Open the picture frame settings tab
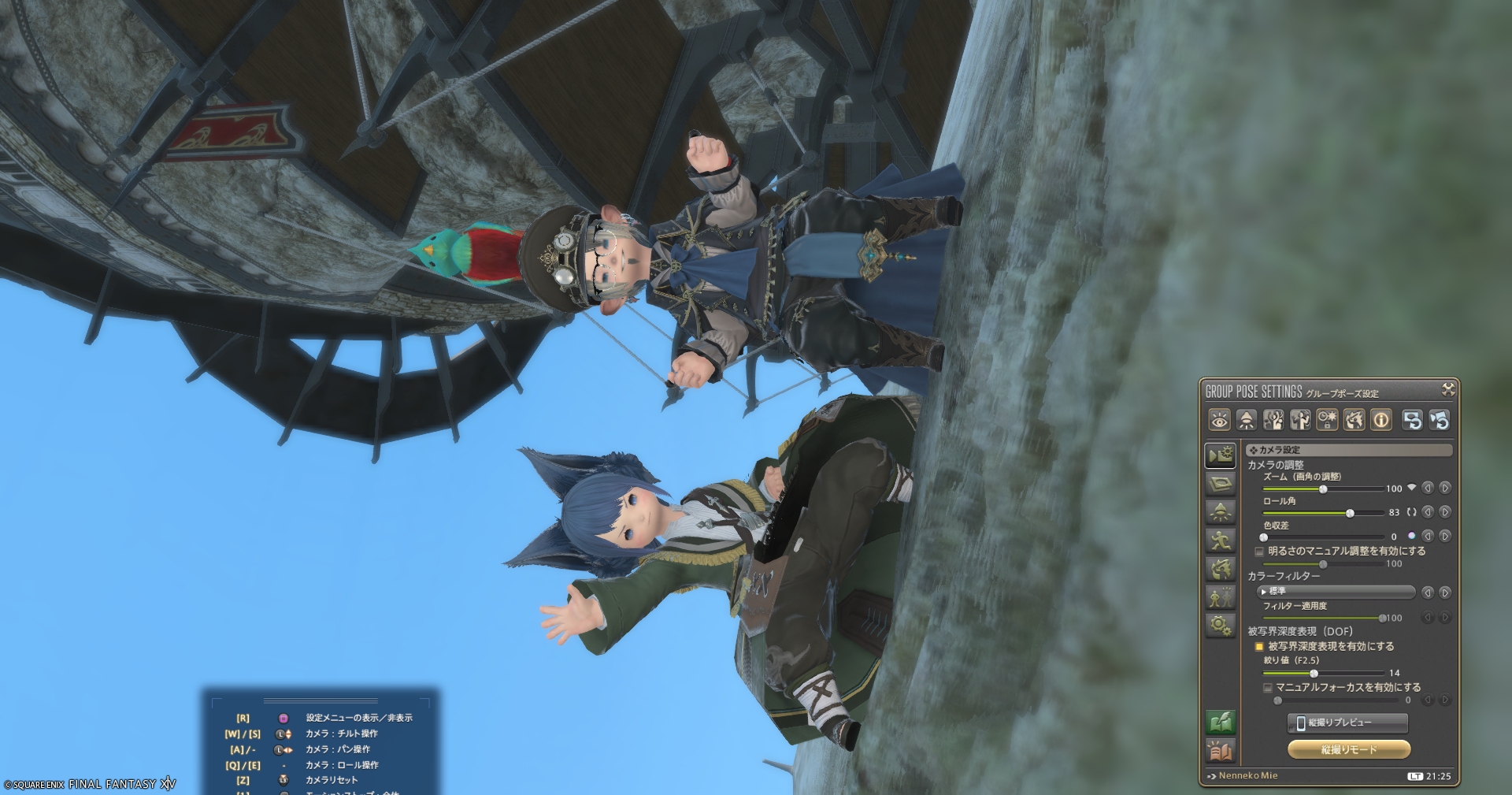The width and height of the screenshot is (1512, 795). tap(1220, 483)
